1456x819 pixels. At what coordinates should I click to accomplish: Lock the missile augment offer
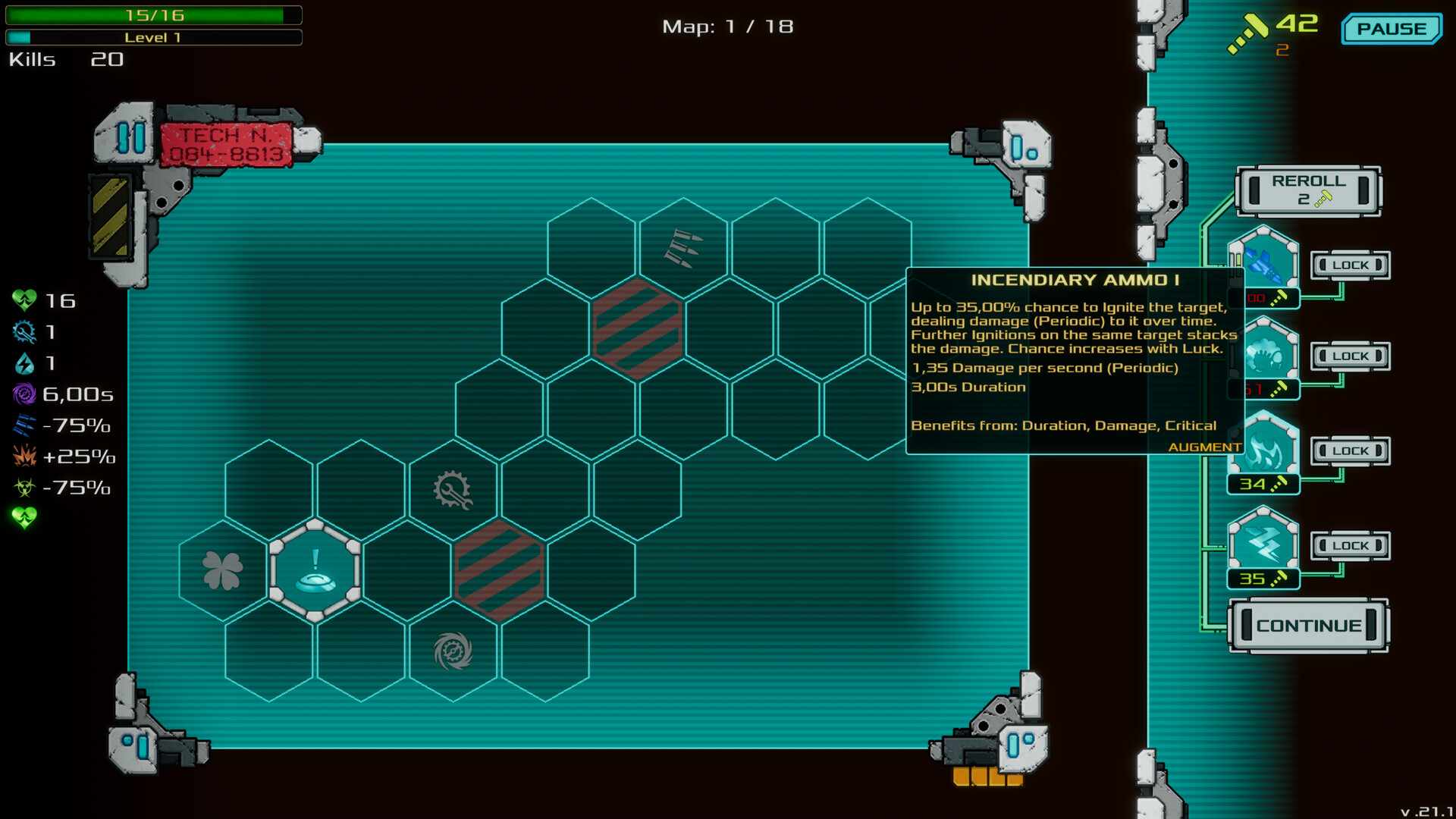coord(1350,265)
